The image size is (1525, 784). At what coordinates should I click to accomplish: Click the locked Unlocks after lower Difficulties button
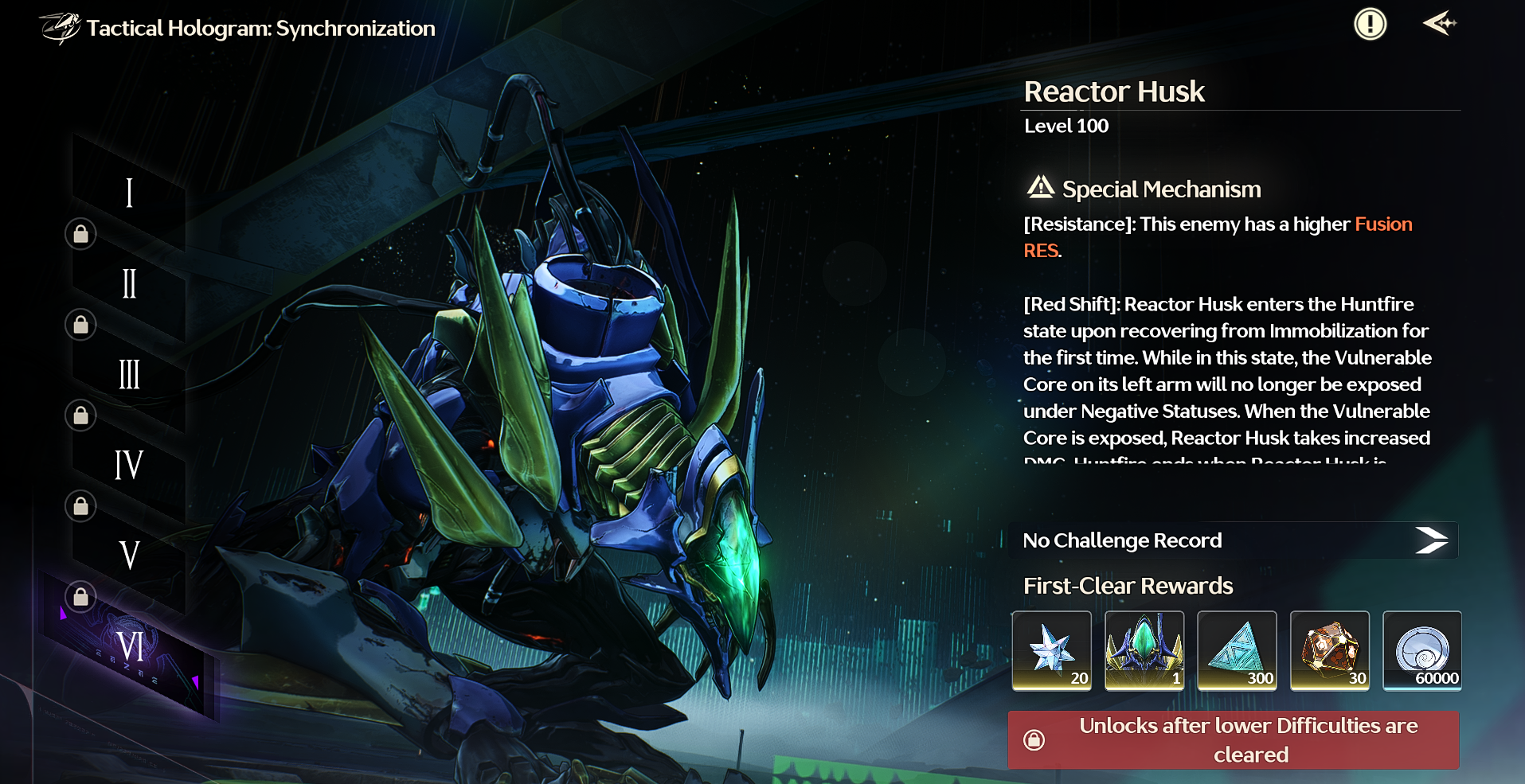tap(1233, 740)
